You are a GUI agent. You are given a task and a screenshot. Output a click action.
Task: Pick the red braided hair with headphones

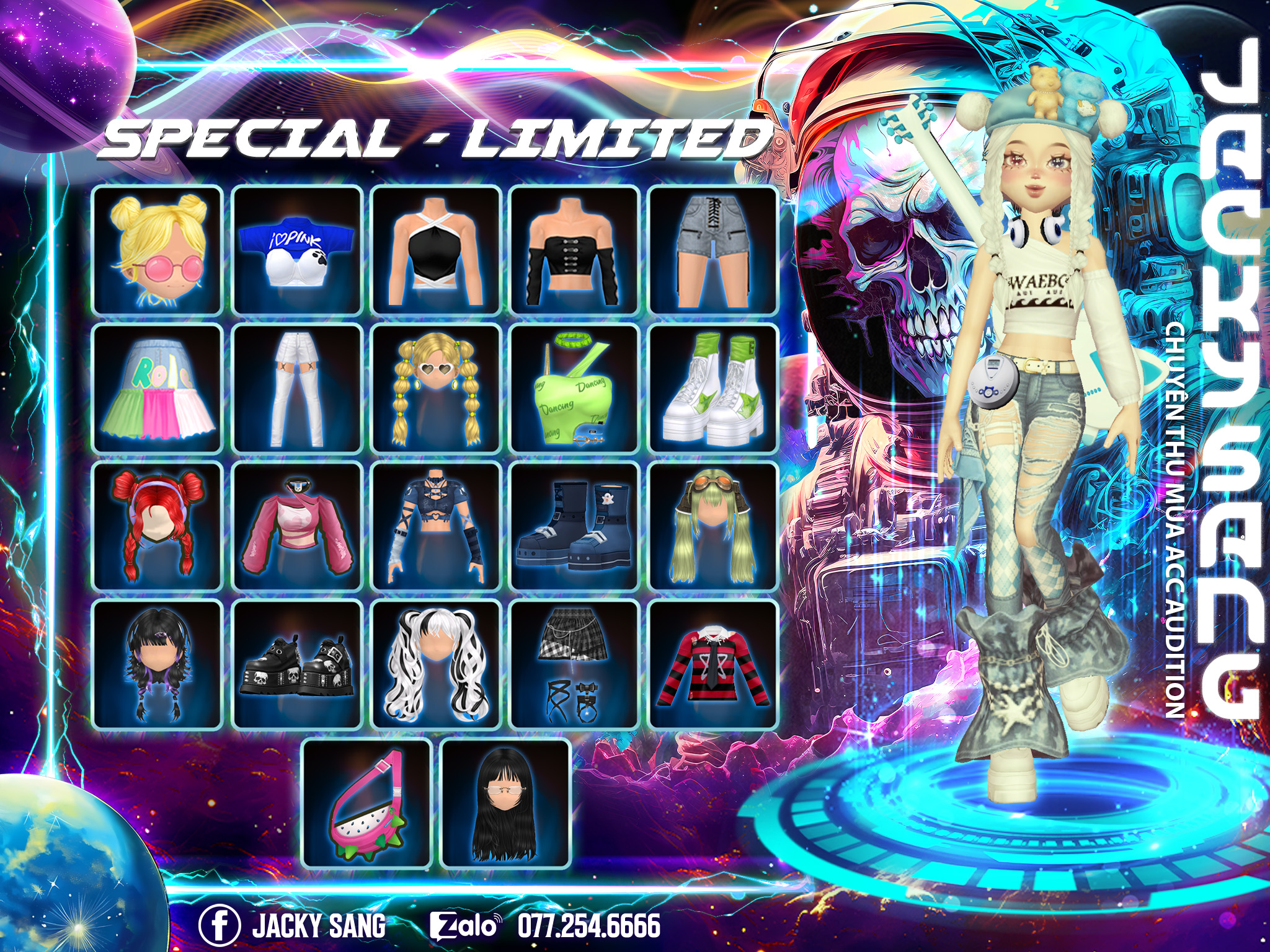click(157, 527)
